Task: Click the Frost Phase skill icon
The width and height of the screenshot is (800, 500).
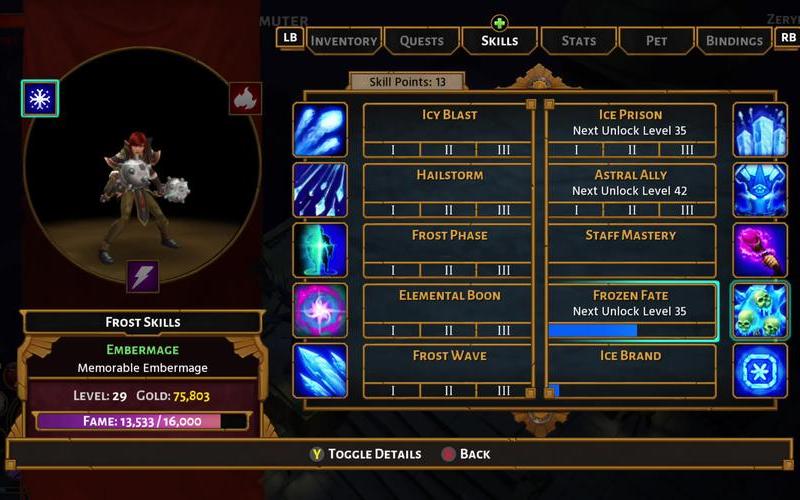Action: point(320,250)
